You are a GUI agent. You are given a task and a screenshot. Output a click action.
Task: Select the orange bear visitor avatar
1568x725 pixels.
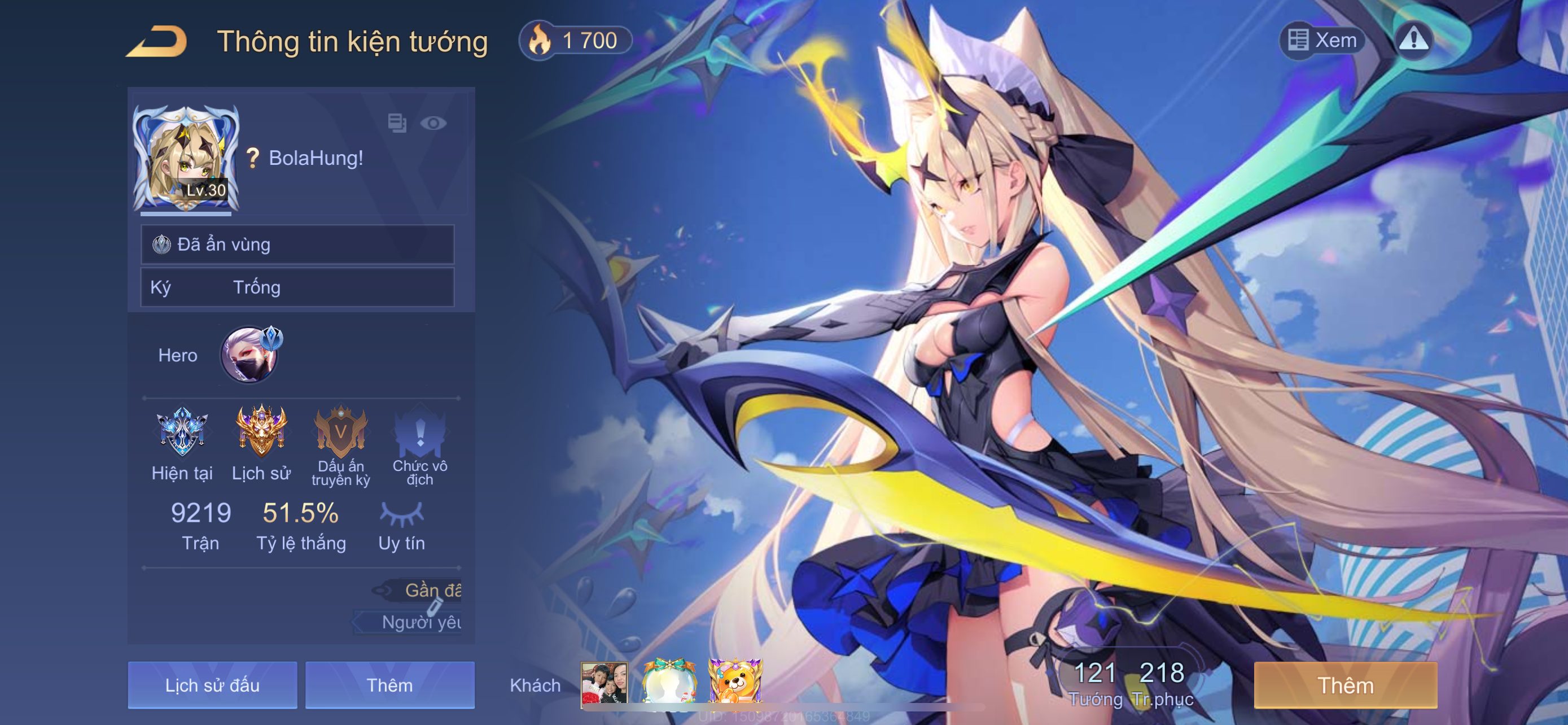735,684
